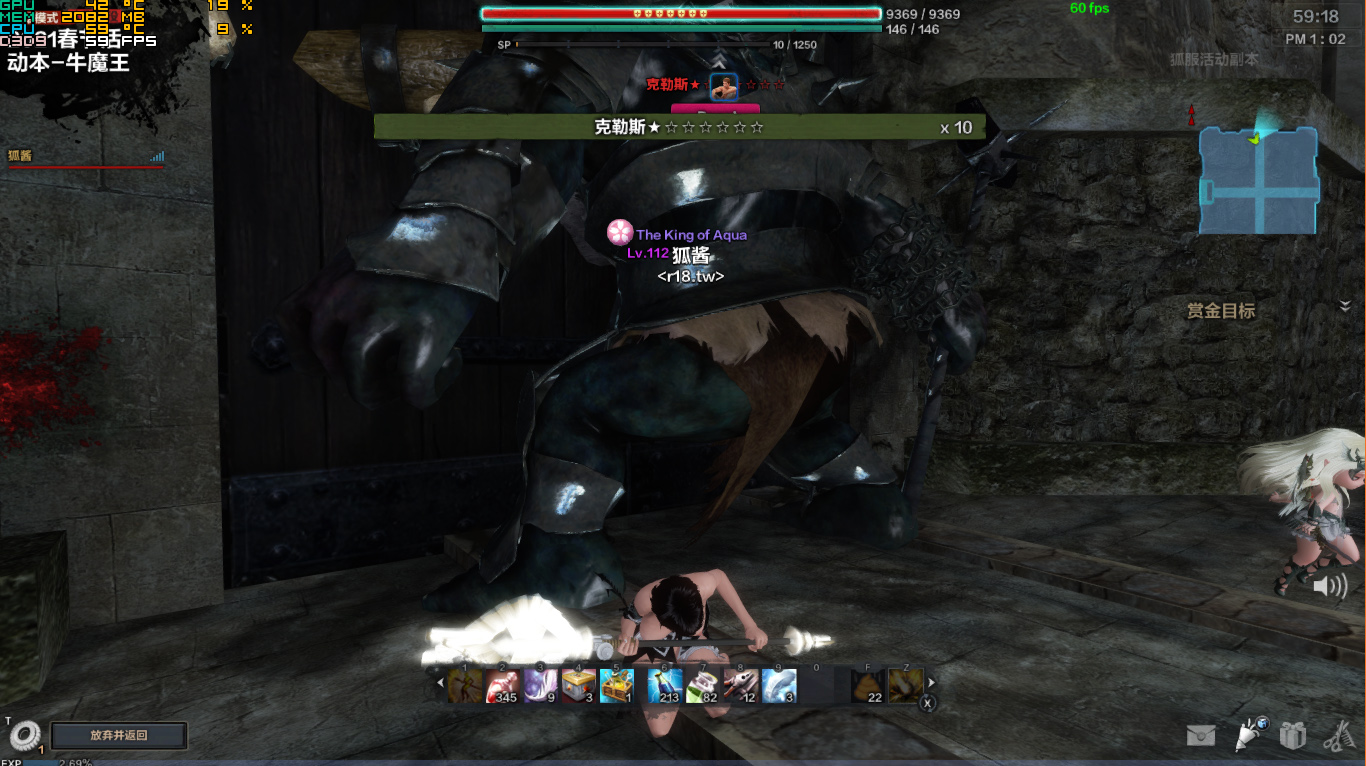This screenshot has width=1366, height=766.
Task: Page the quickslot bar with the right arrow
Action: coord(932,683)
